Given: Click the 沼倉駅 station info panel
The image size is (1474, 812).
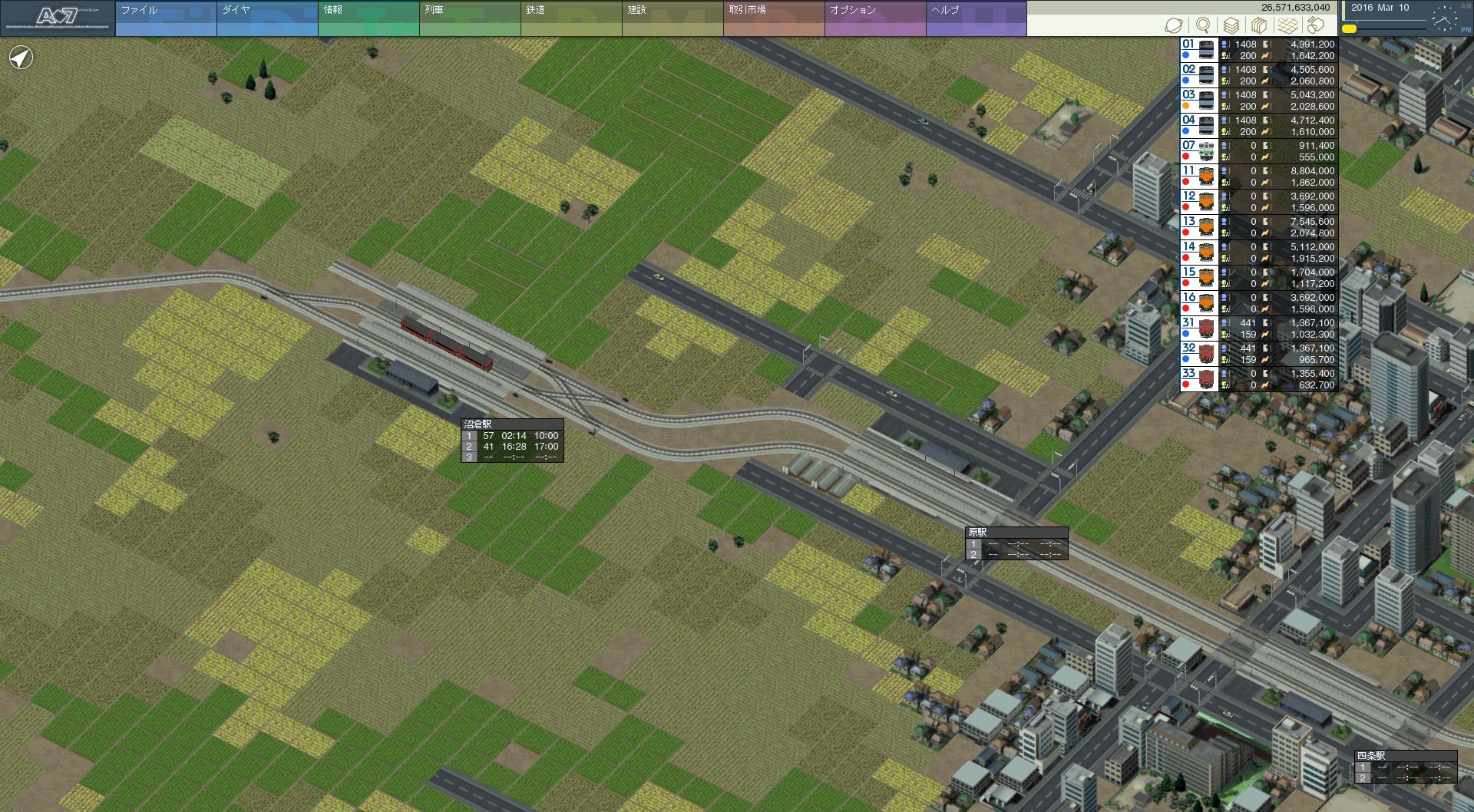Looking at the screenshot, I should click(x=512, y=441).
